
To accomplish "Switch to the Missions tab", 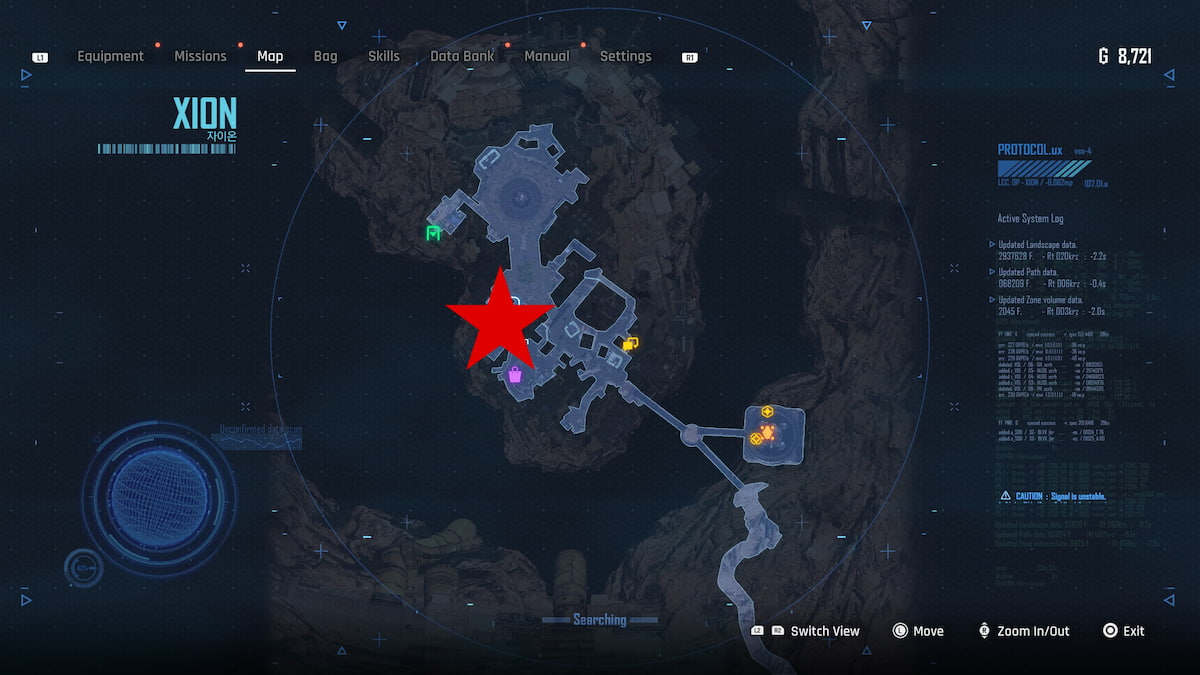I will (200, 56).
